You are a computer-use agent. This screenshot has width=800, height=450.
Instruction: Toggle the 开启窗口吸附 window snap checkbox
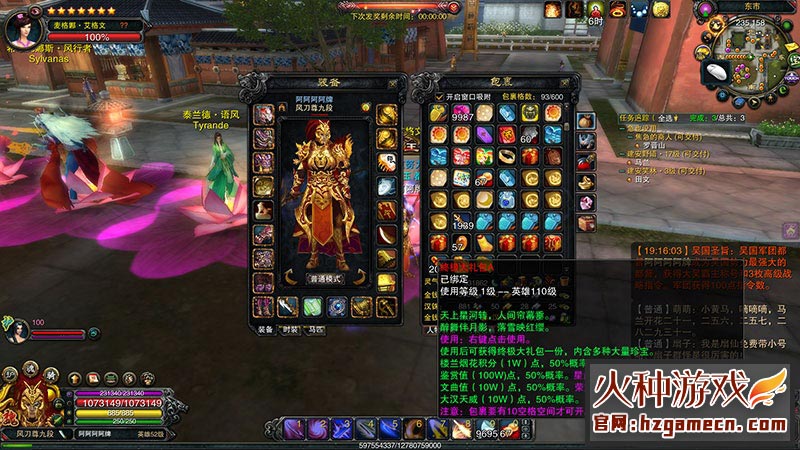(438, 97)
